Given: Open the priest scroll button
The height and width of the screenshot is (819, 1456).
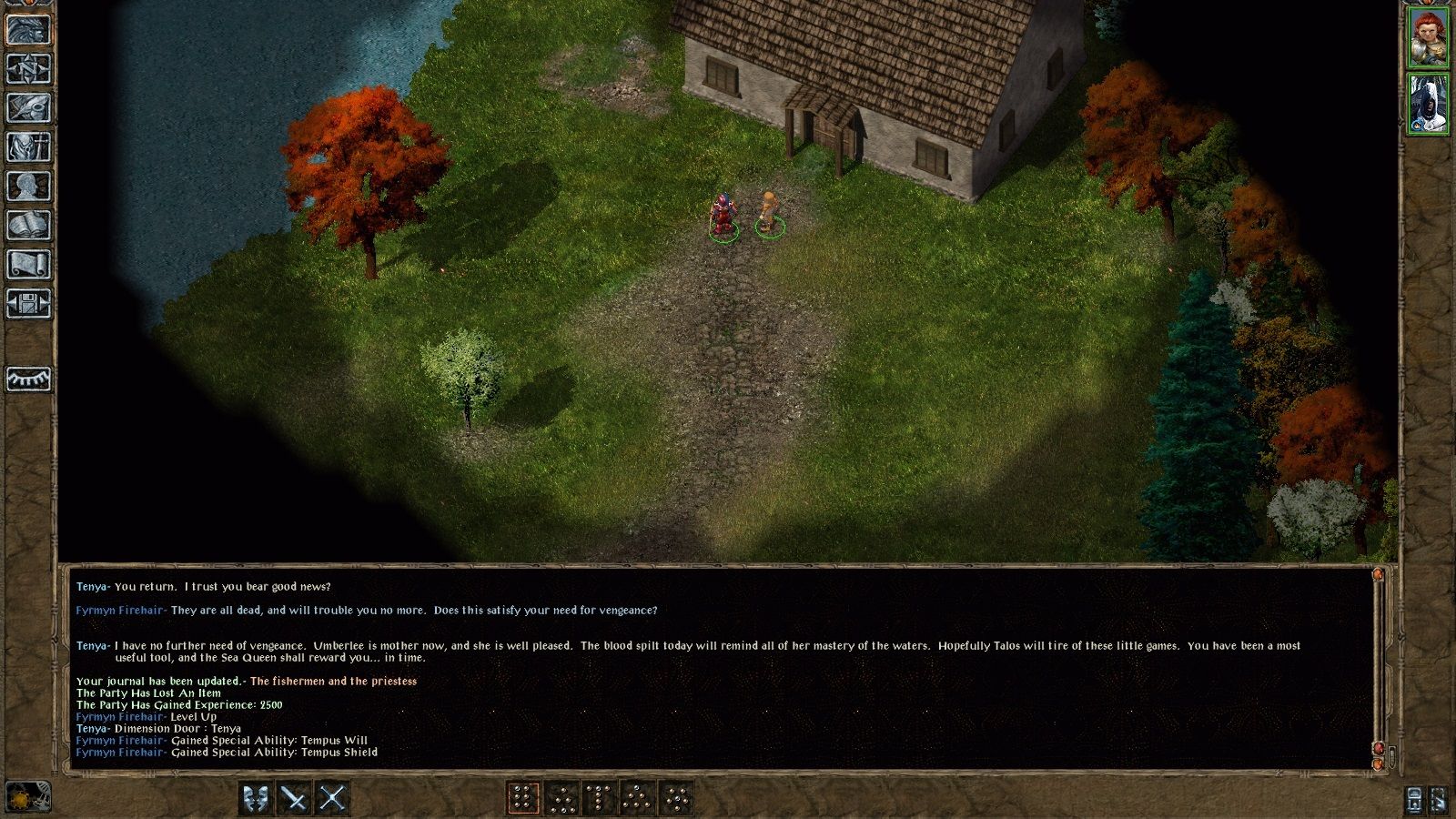Looking at the screenshot, I should pos(28,264).
